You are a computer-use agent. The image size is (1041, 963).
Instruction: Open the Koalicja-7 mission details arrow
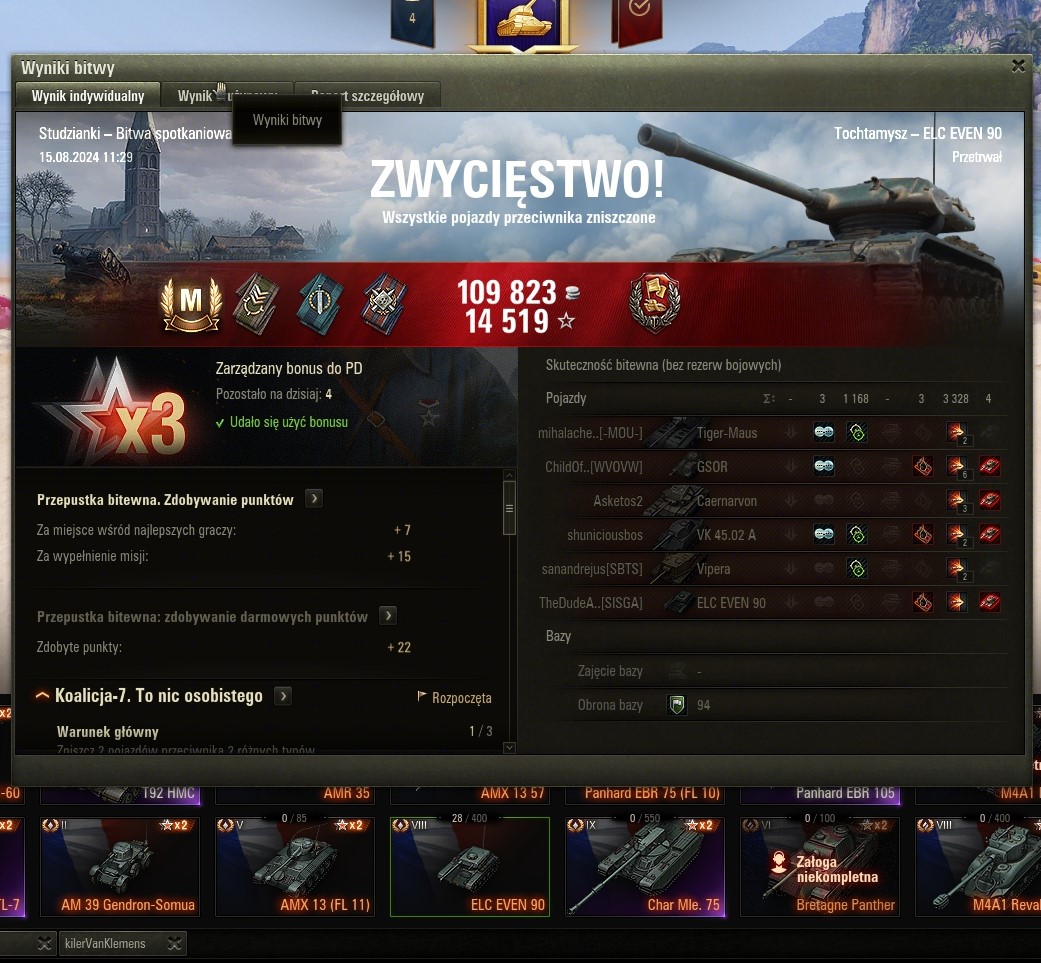pos(284,696)
